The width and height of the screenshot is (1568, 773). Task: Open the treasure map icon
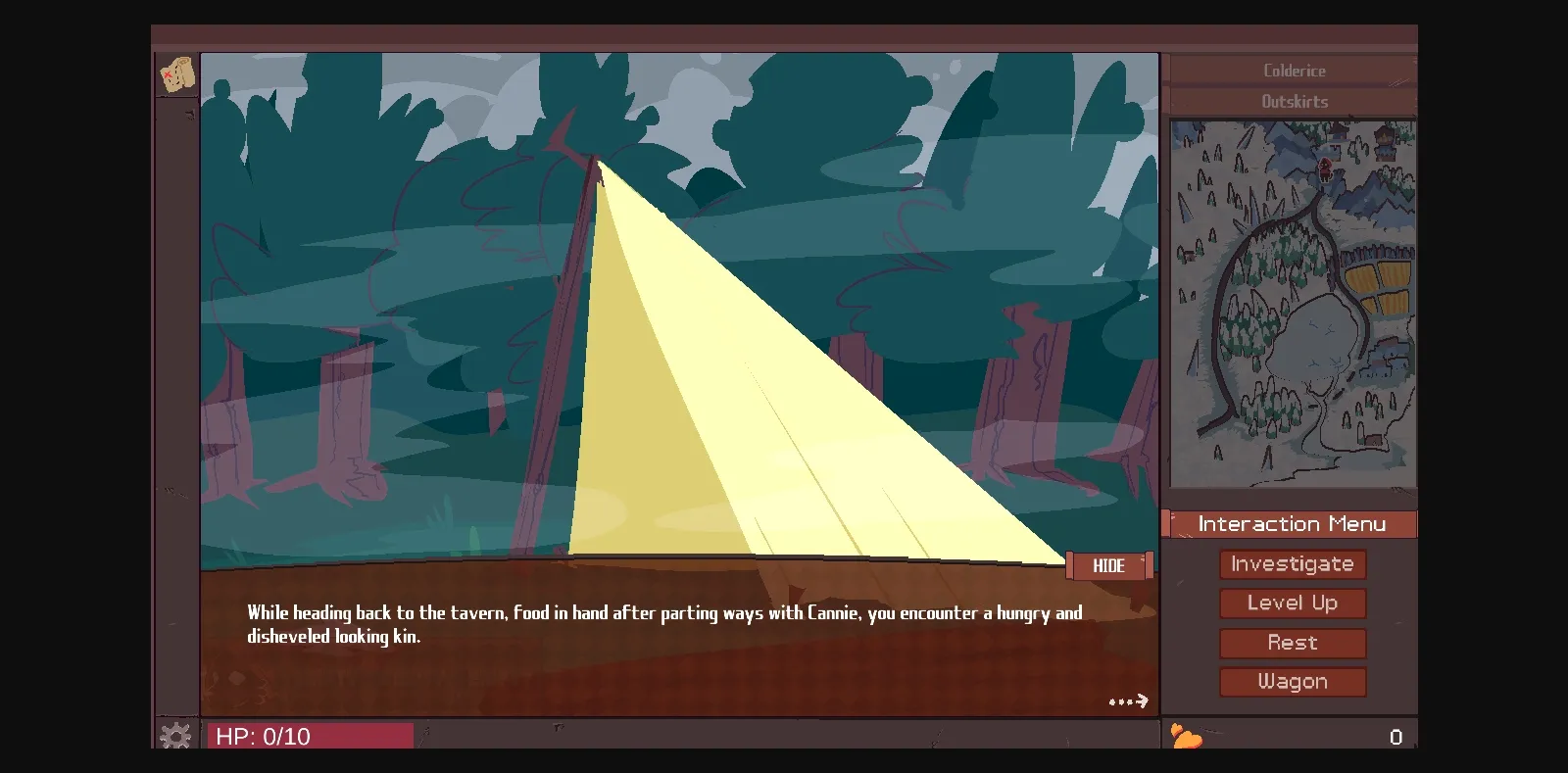point(176,75)
